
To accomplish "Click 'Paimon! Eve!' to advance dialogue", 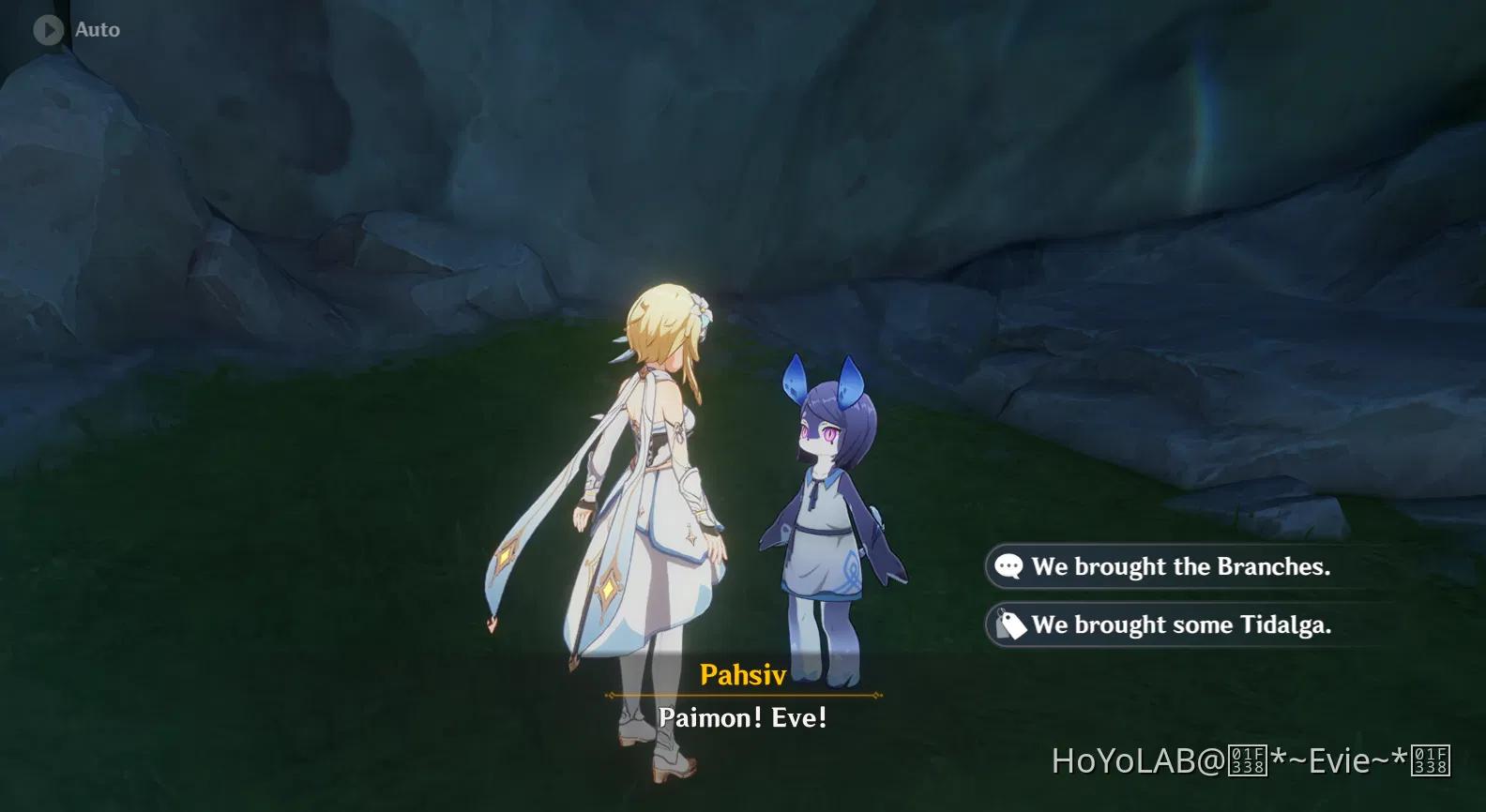I will (x=742, y=717).
